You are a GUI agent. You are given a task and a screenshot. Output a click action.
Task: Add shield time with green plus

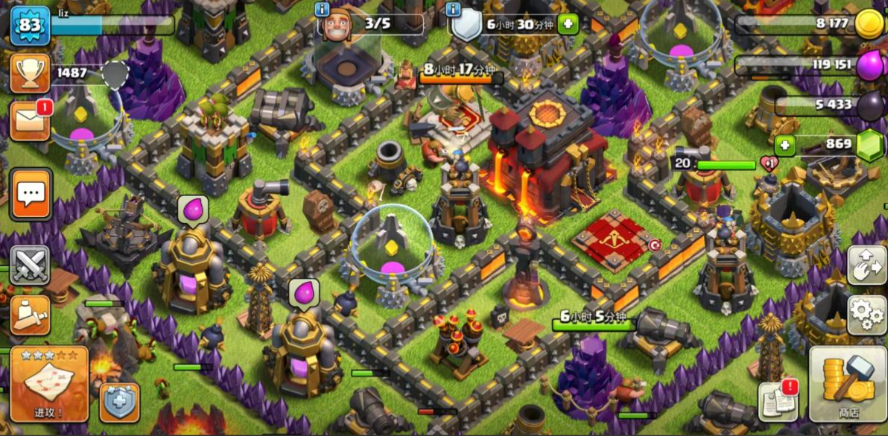[568, 24]
